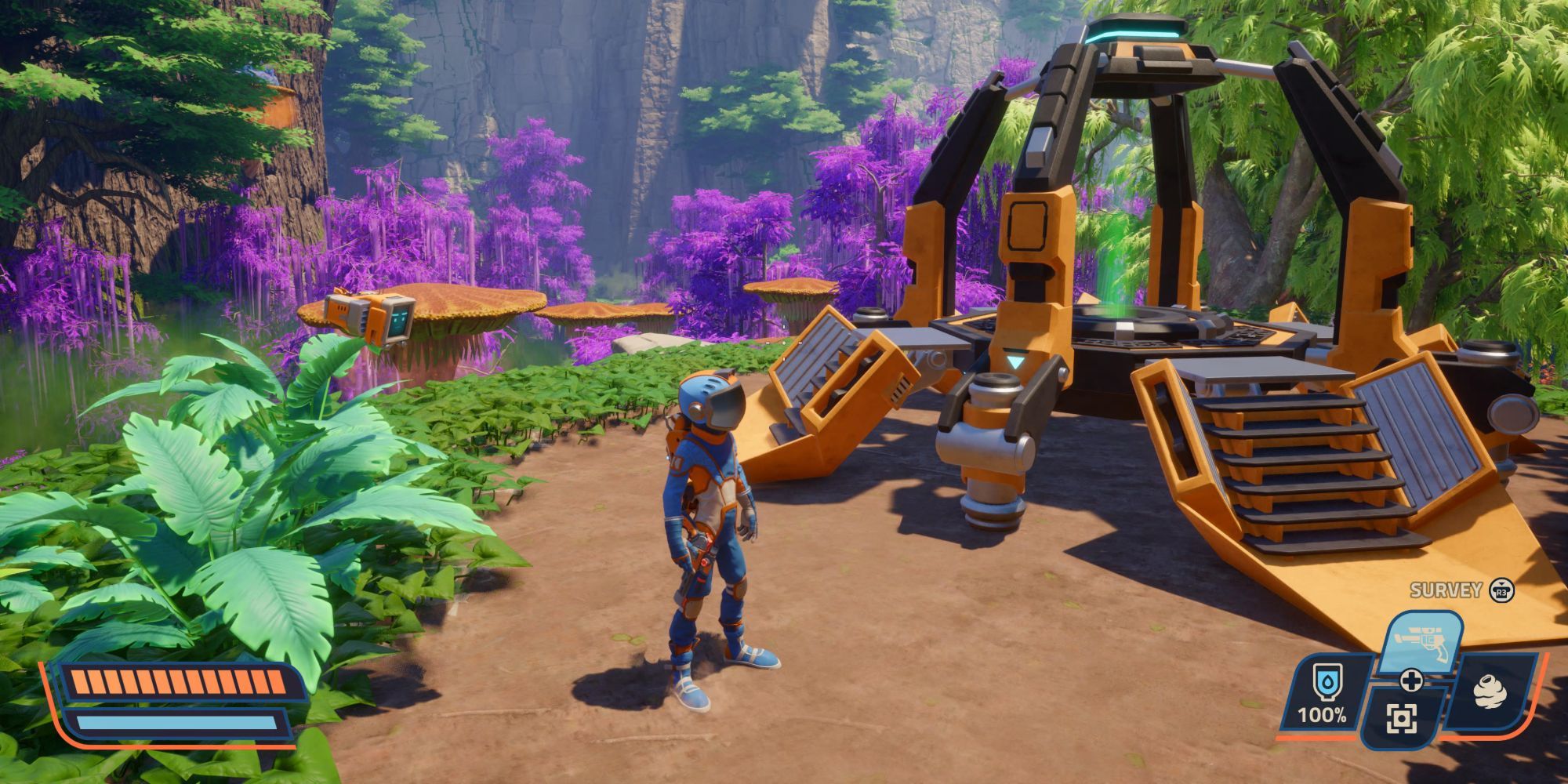The width and height of the screenshot is (1568, 784).
Task: Click the blue stamina bar below the health bar
Action: coord(176,722)
